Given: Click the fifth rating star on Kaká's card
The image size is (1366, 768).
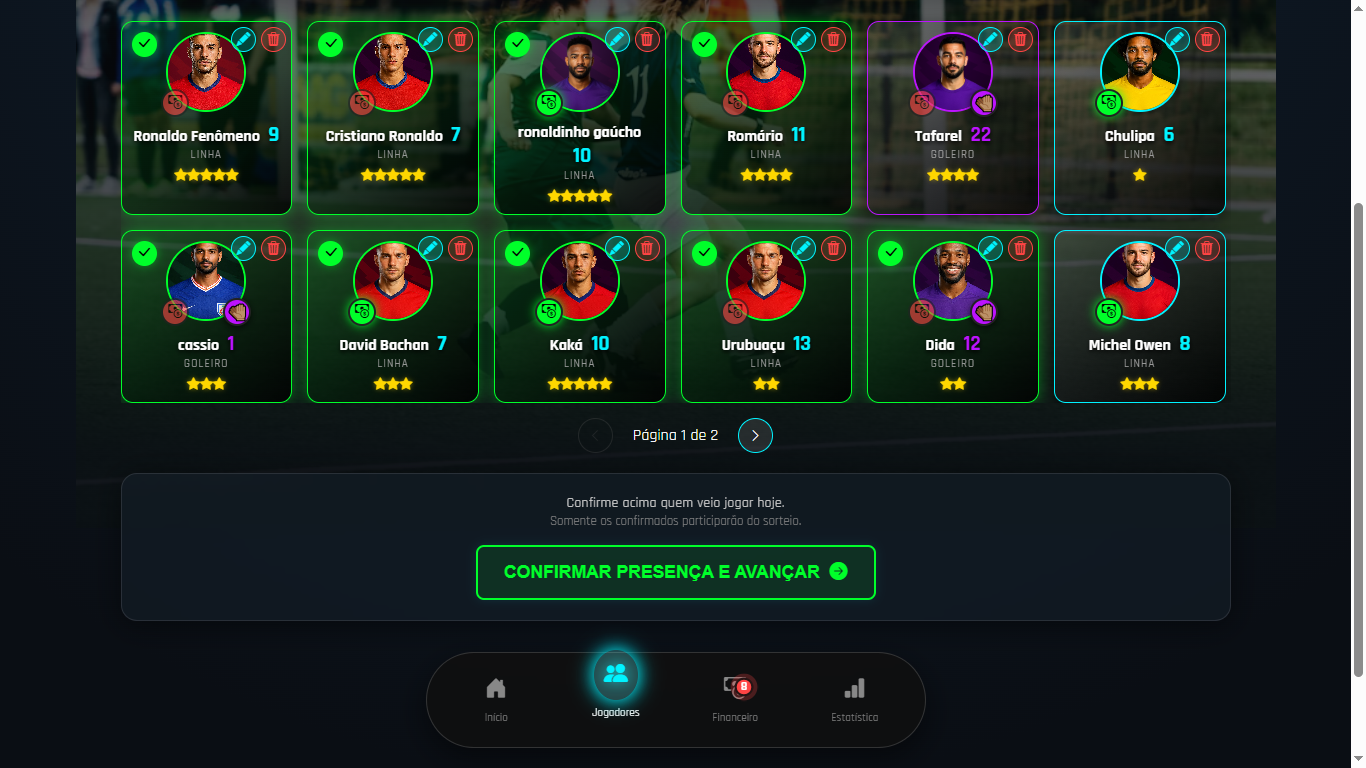Looking at the screenshot, I should pos(606,383).
